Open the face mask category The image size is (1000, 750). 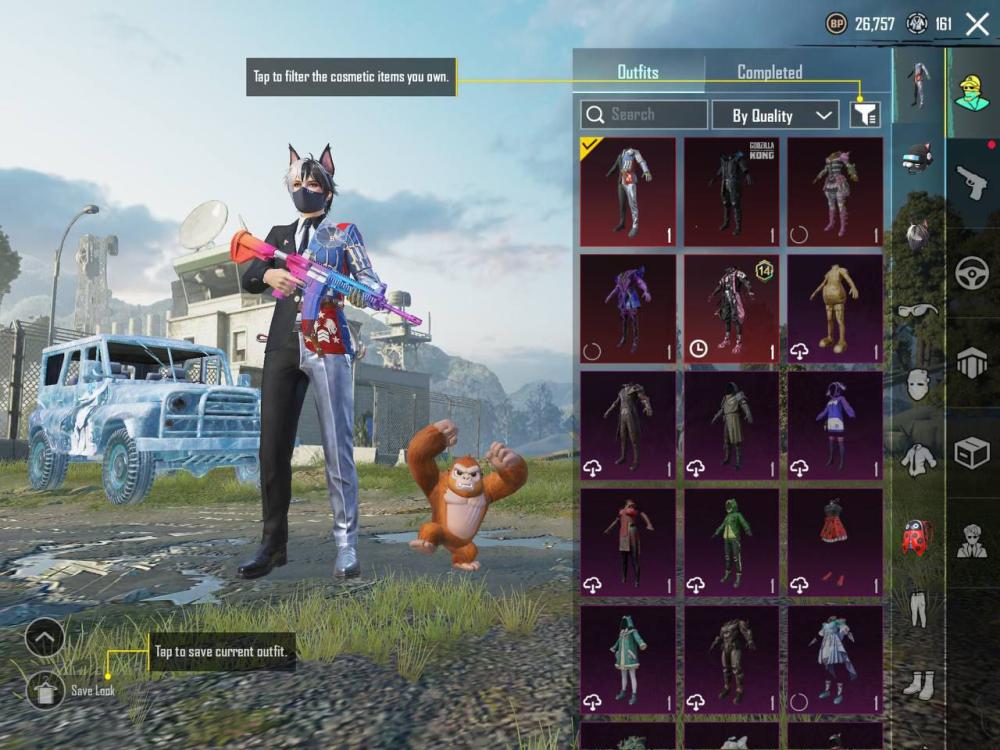tap(917, 384)
